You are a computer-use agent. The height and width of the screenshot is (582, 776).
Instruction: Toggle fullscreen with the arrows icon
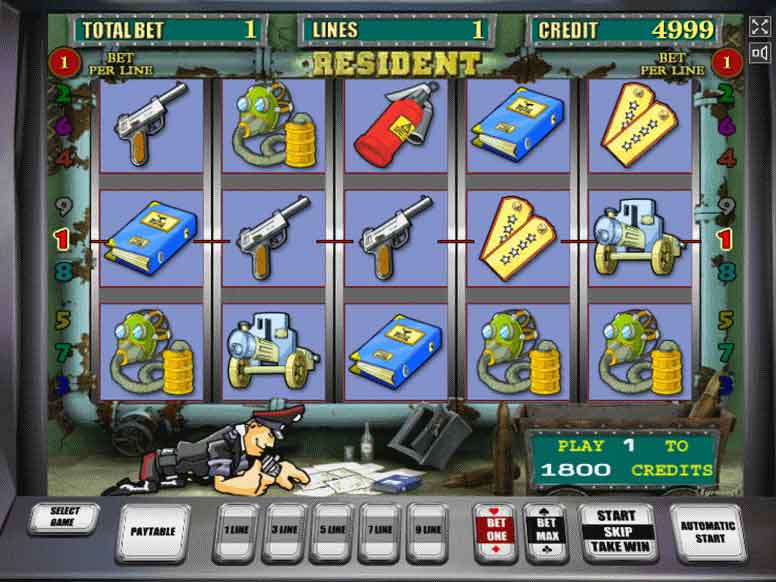point(760,27)
